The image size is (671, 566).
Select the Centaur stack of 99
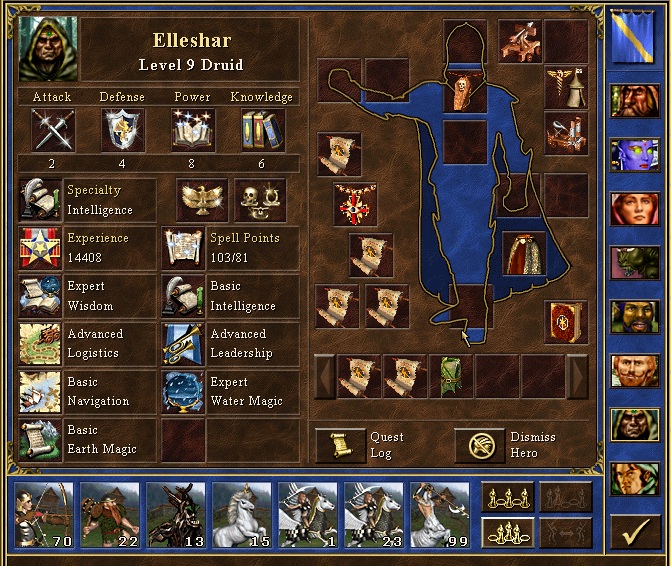[440, 514]
